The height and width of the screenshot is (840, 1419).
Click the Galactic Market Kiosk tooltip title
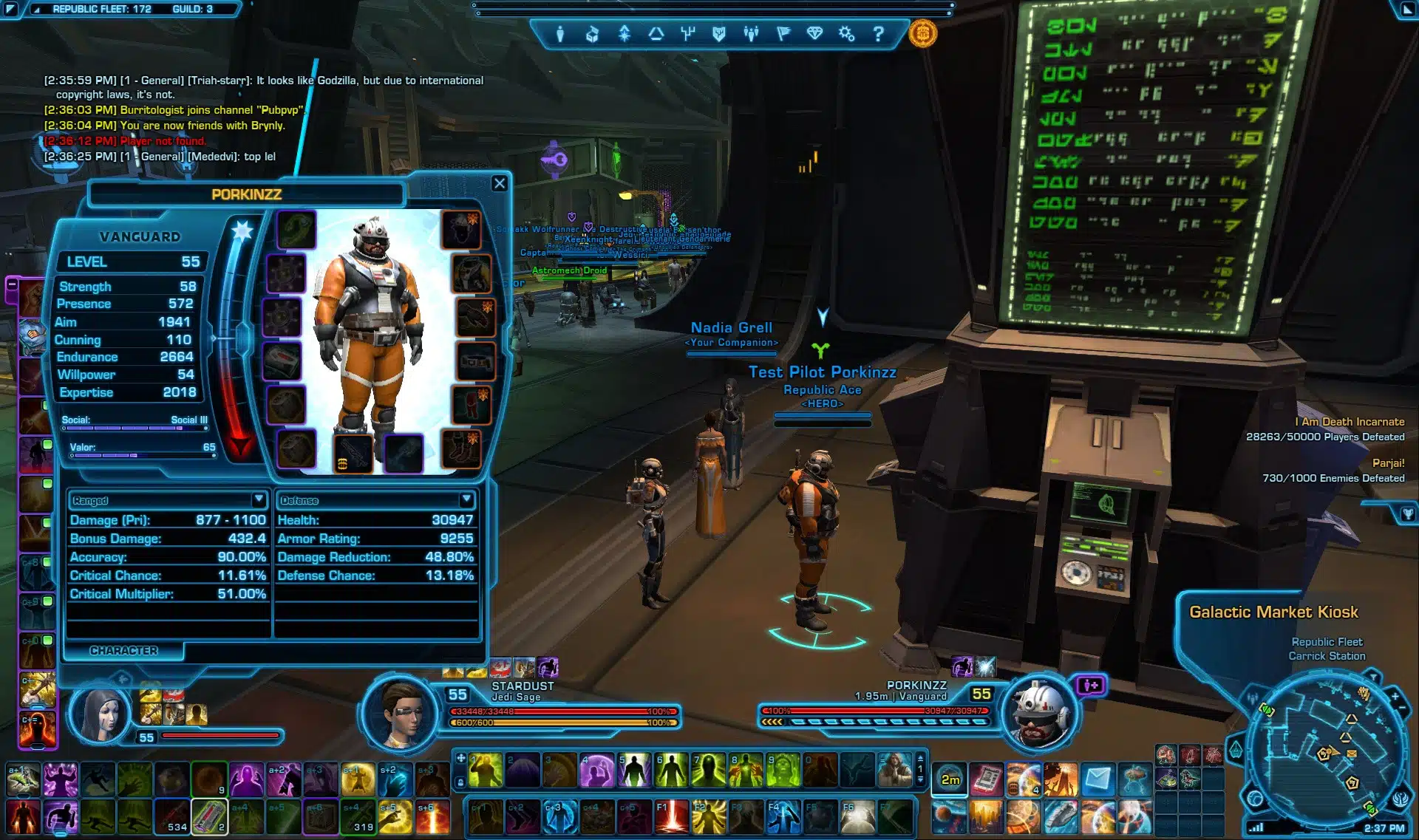(x=1273, y=612)
